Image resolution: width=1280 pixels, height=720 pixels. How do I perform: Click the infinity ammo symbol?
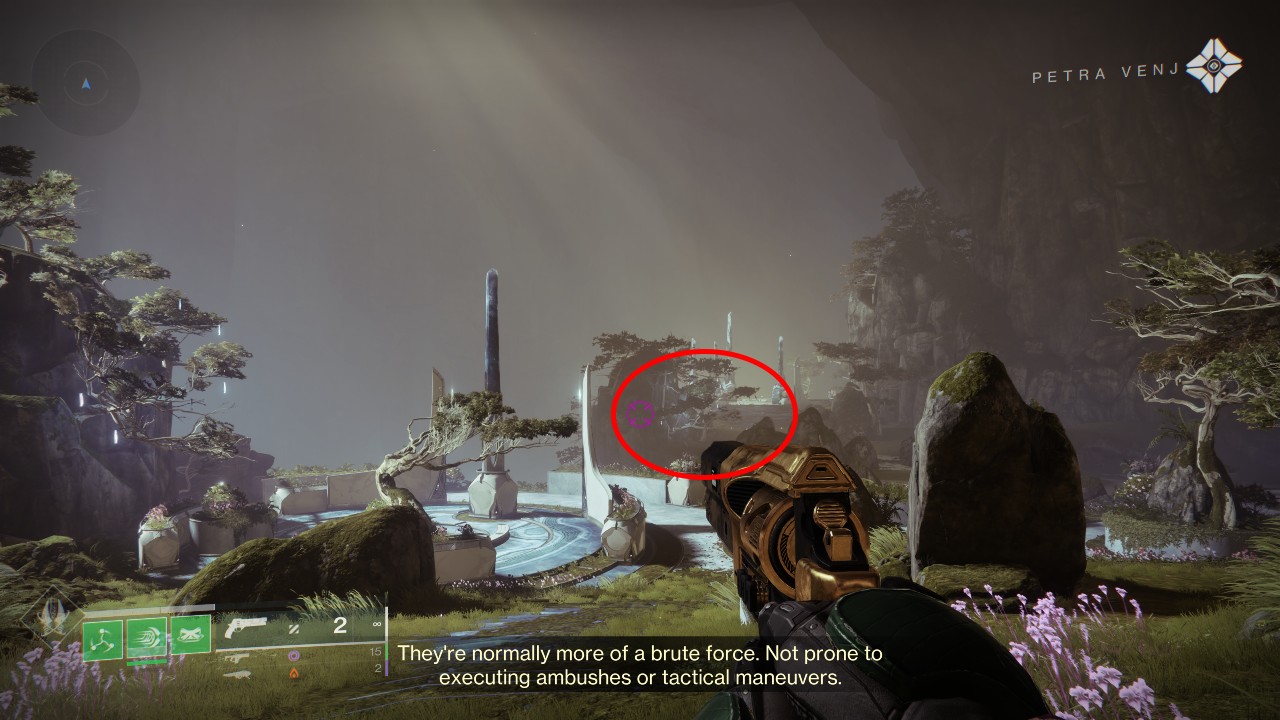click(x=377, y=624)
